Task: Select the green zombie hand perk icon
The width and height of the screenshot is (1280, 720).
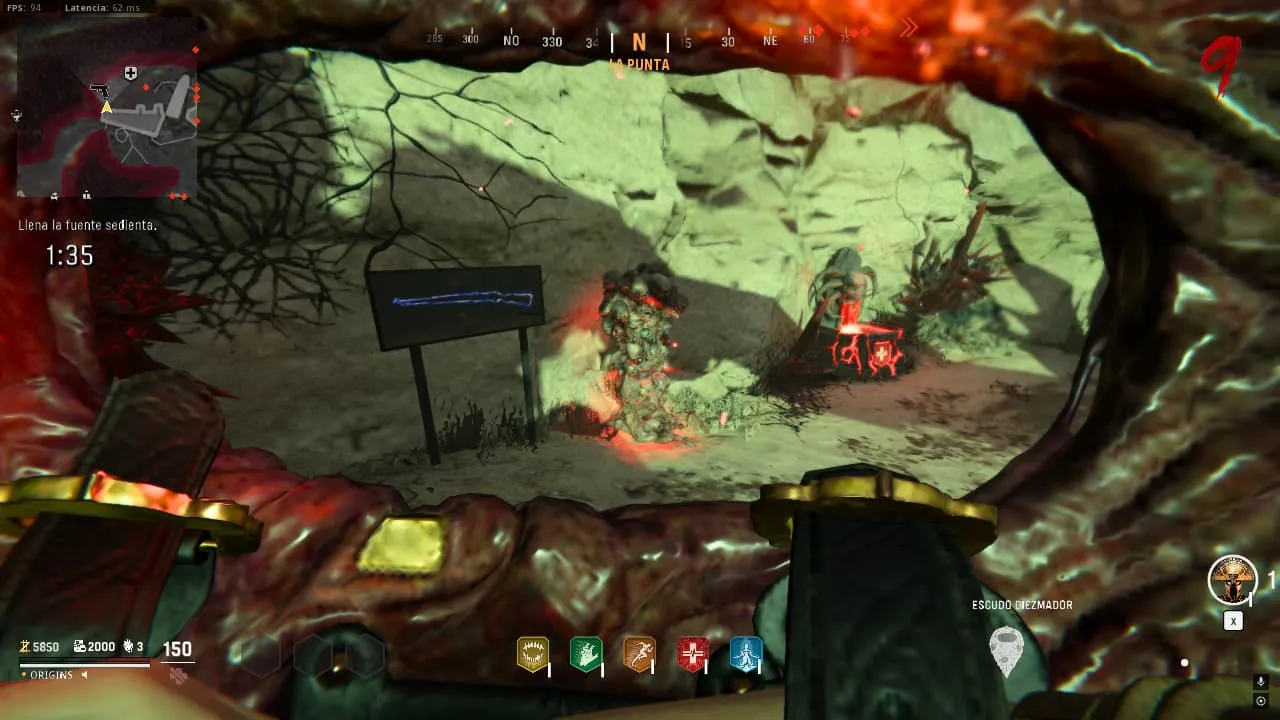Action: click(x=585, y=654)
